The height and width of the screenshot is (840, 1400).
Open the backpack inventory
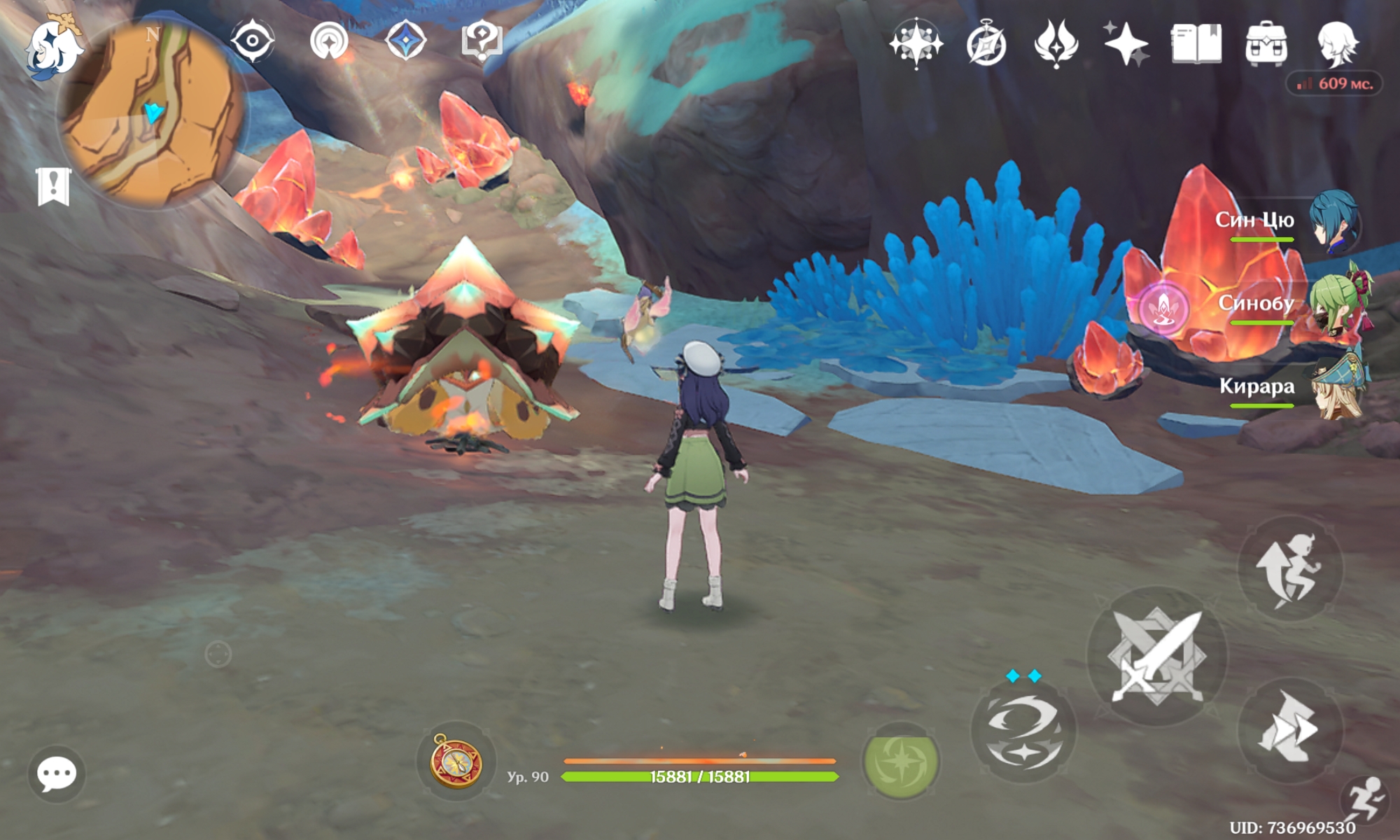(1266, 43)
